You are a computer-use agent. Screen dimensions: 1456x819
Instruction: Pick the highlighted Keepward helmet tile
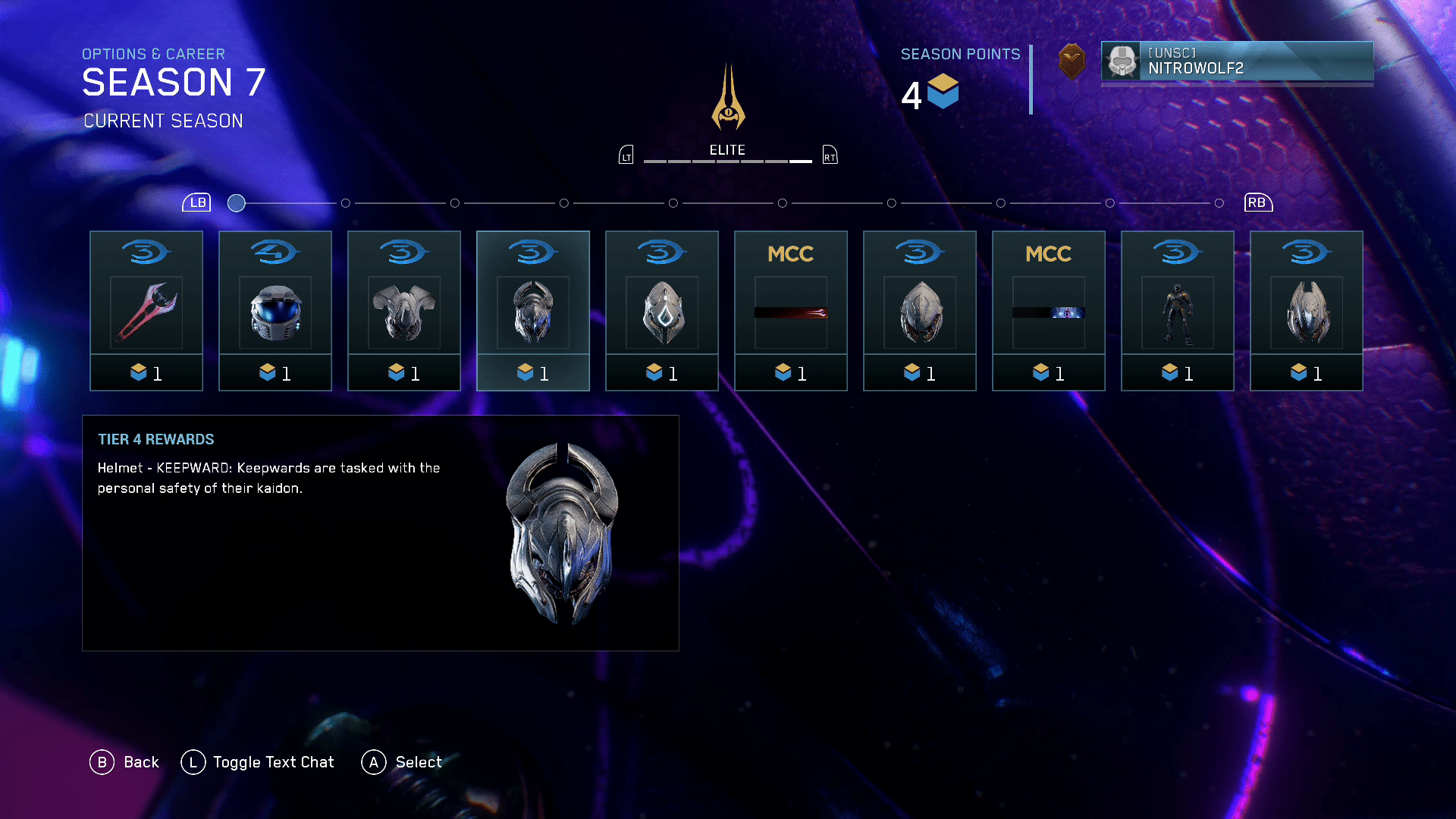[533, 311]
